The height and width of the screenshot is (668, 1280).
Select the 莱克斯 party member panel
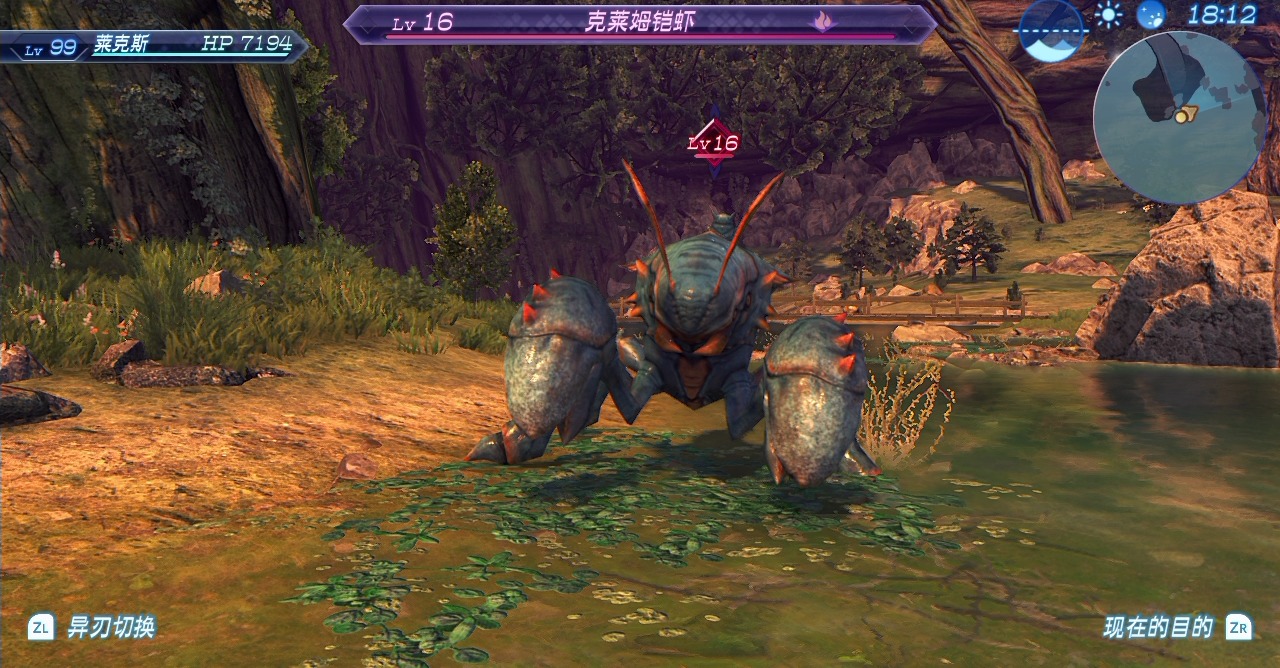155,45
